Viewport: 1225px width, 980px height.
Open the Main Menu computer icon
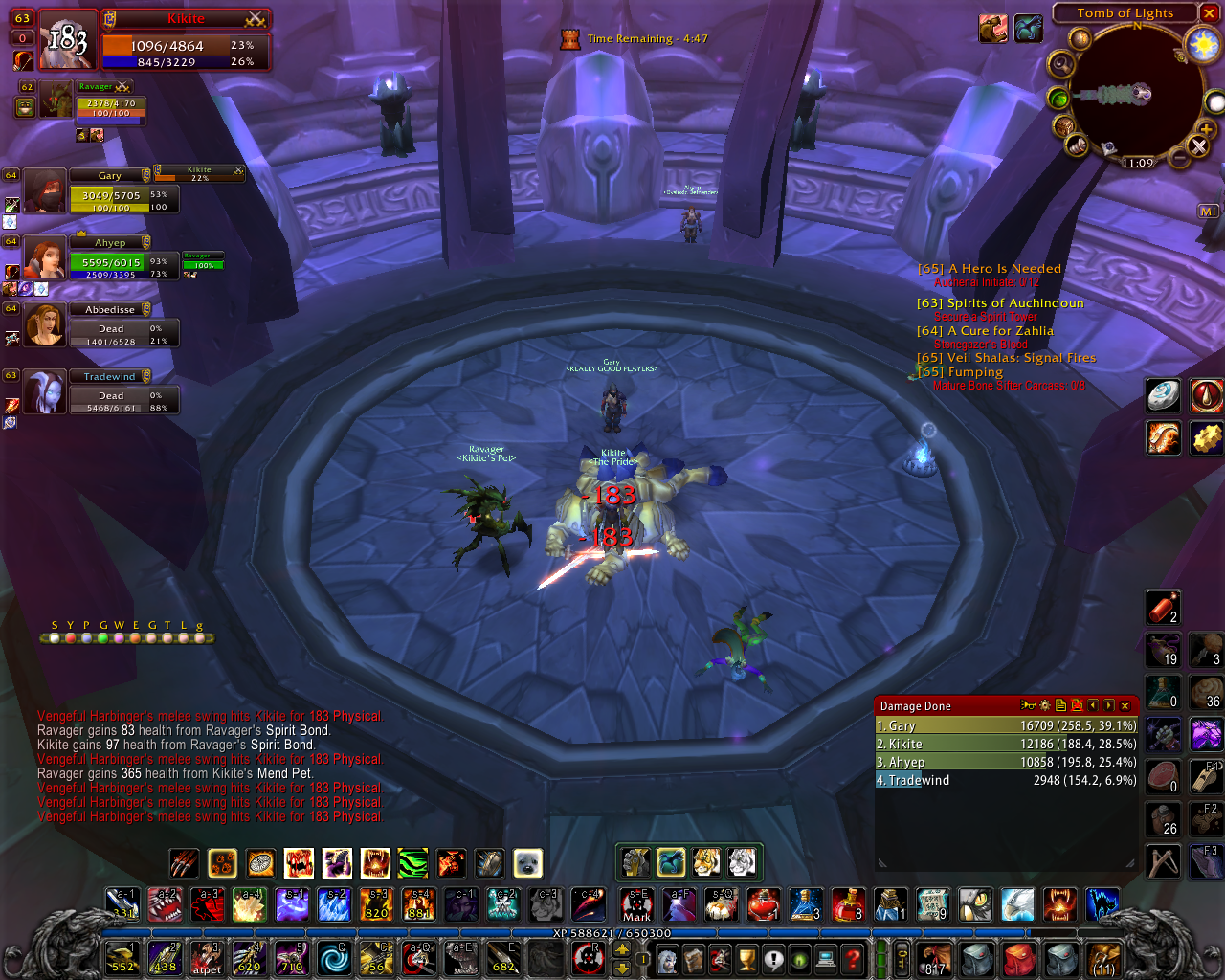point(824,960)
